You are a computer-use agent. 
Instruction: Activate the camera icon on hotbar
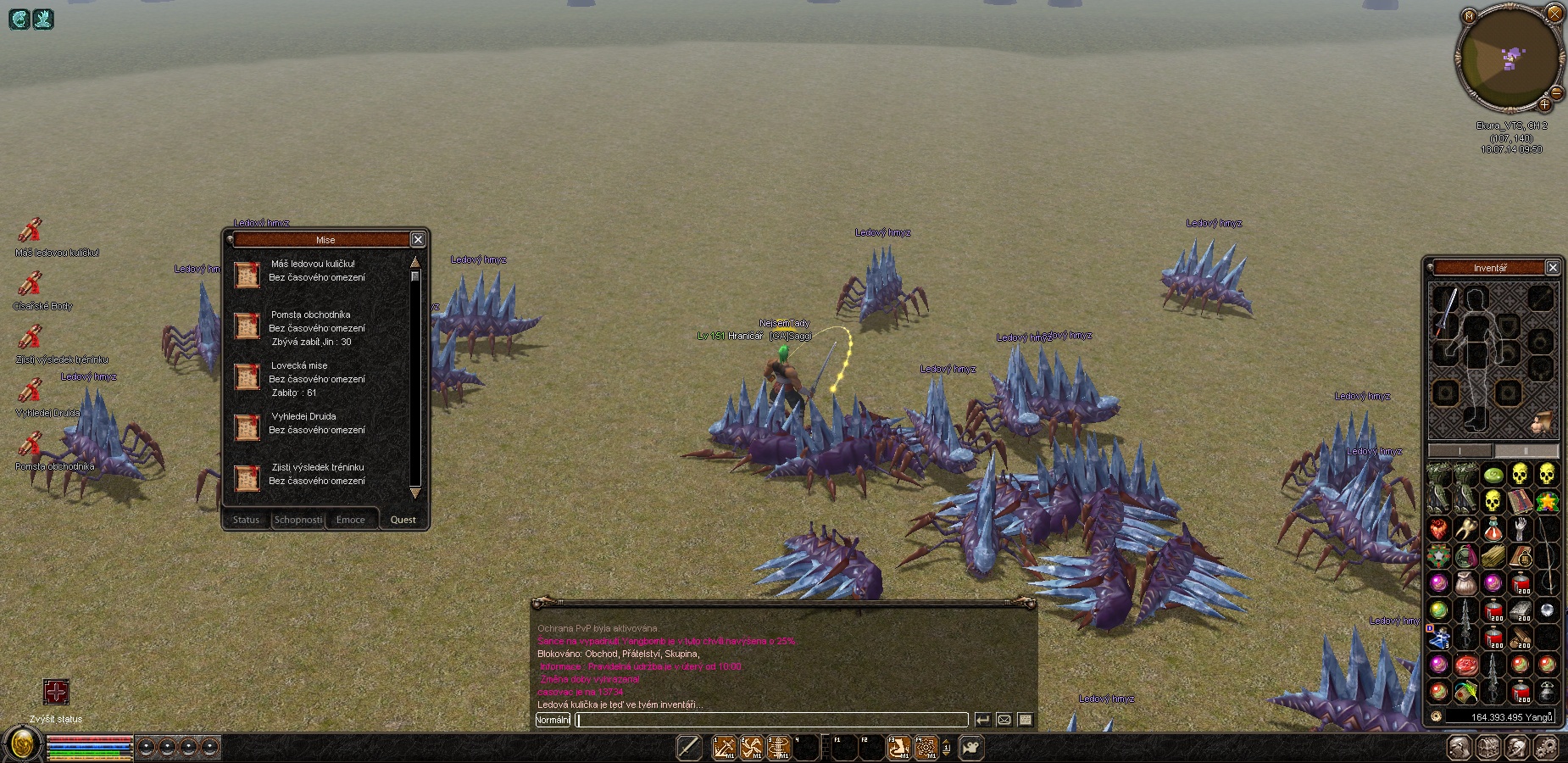pos(971,748)
